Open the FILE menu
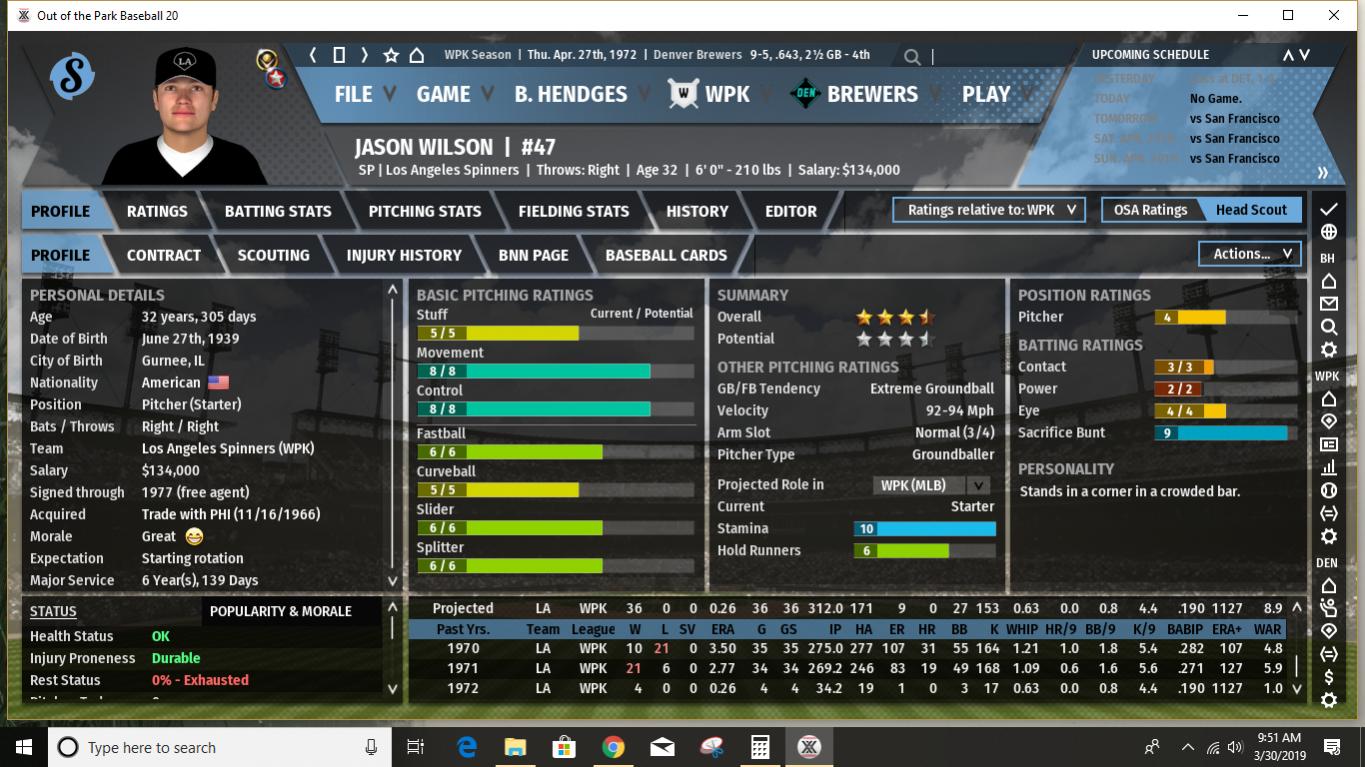This screenshot has height=767, width=1365. tap(353, 94)
